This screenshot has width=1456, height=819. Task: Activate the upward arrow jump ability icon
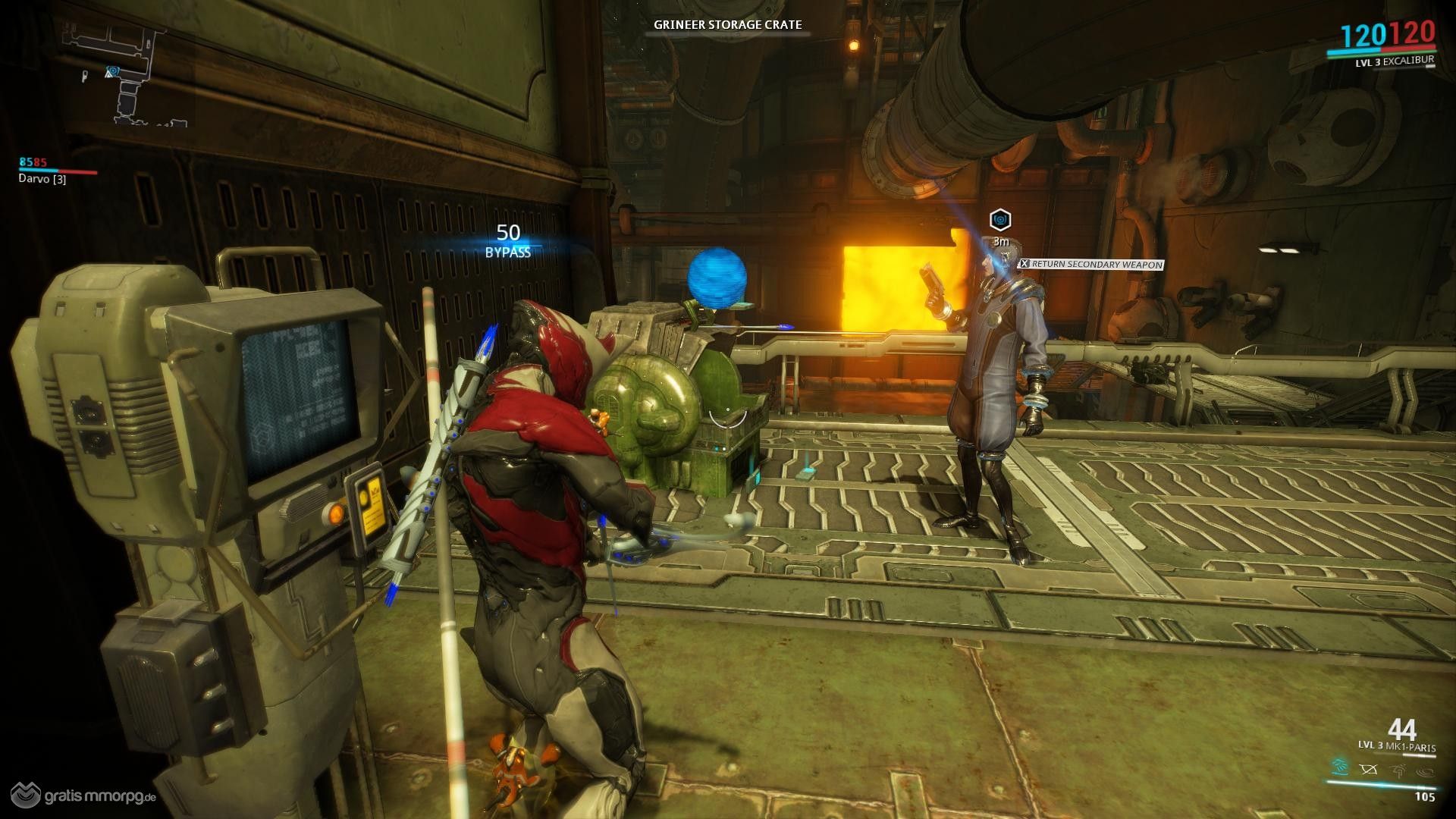(x=1398, y=770)
